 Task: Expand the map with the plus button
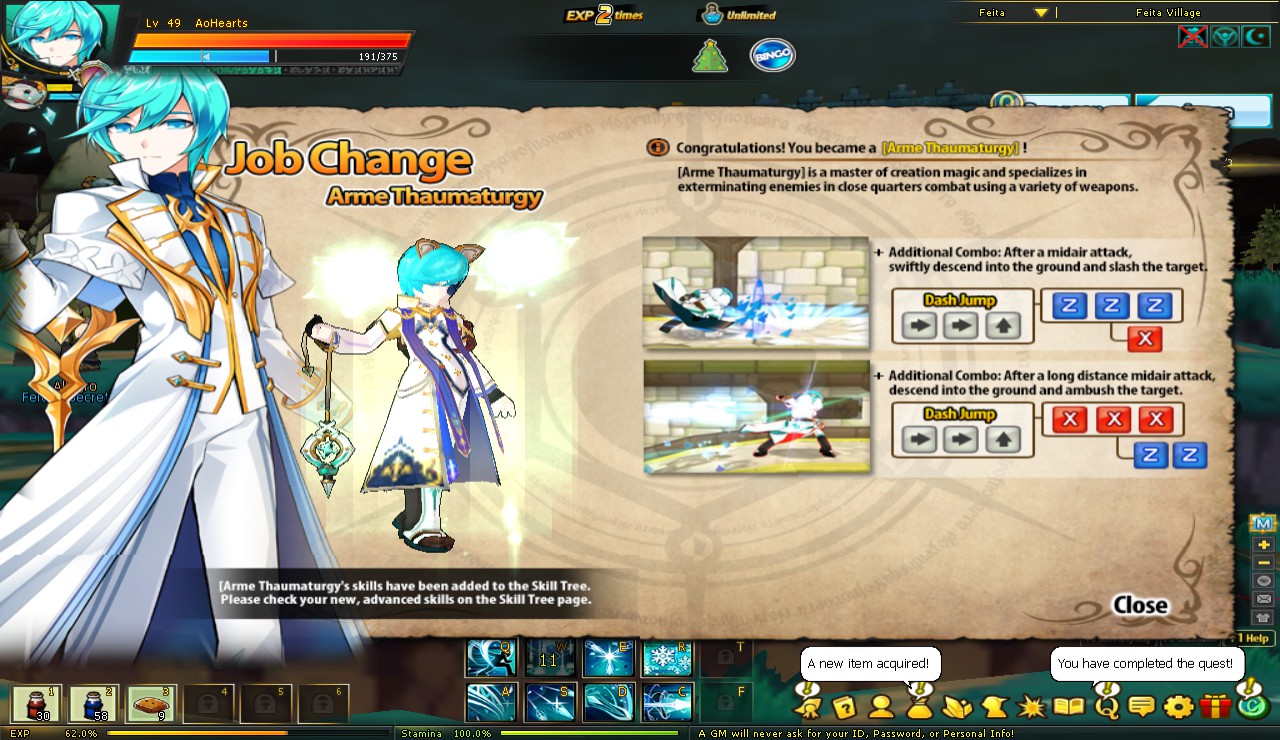[x=1262, y=545]
